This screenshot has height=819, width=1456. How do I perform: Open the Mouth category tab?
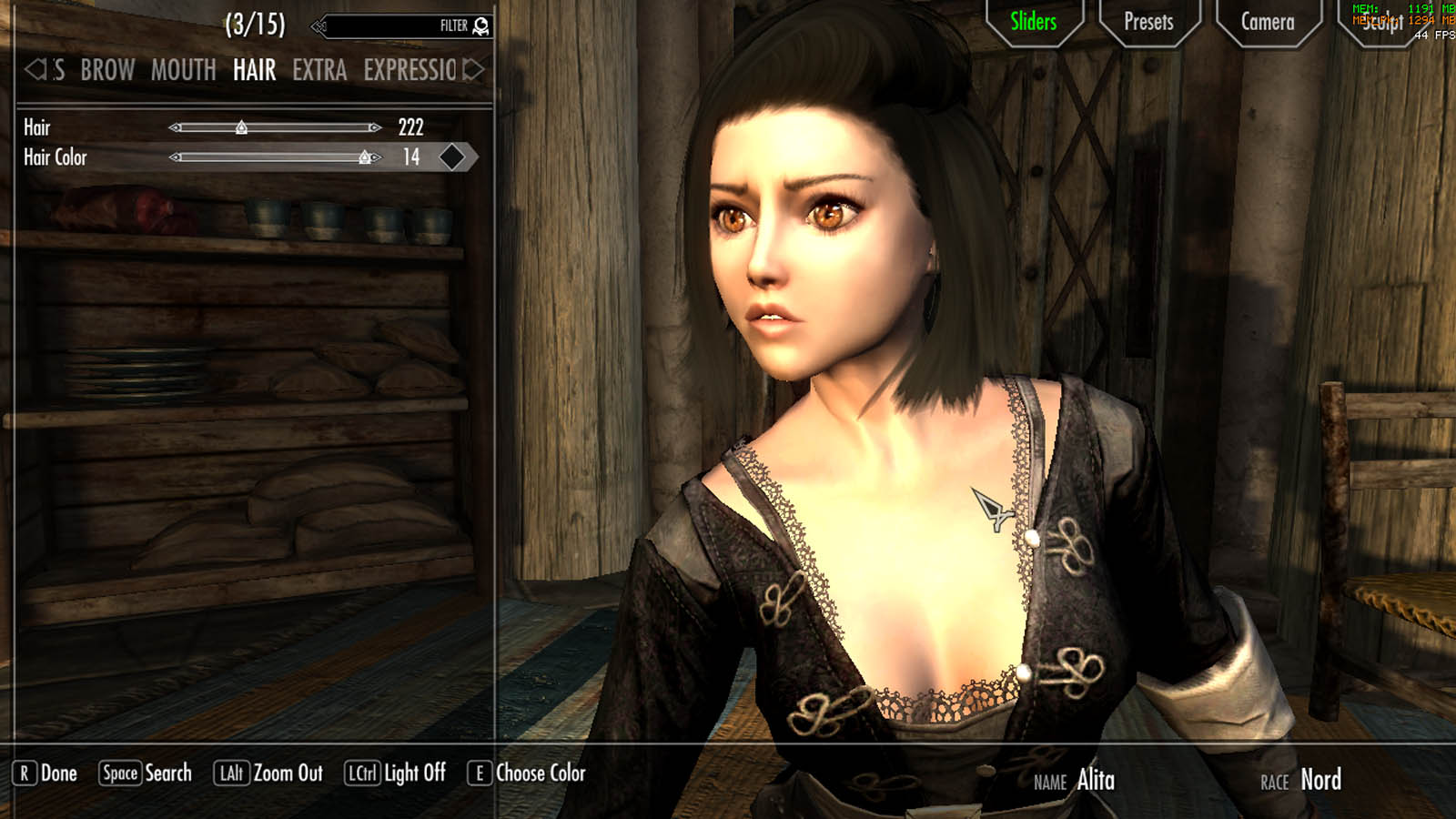tap(183, 70)
